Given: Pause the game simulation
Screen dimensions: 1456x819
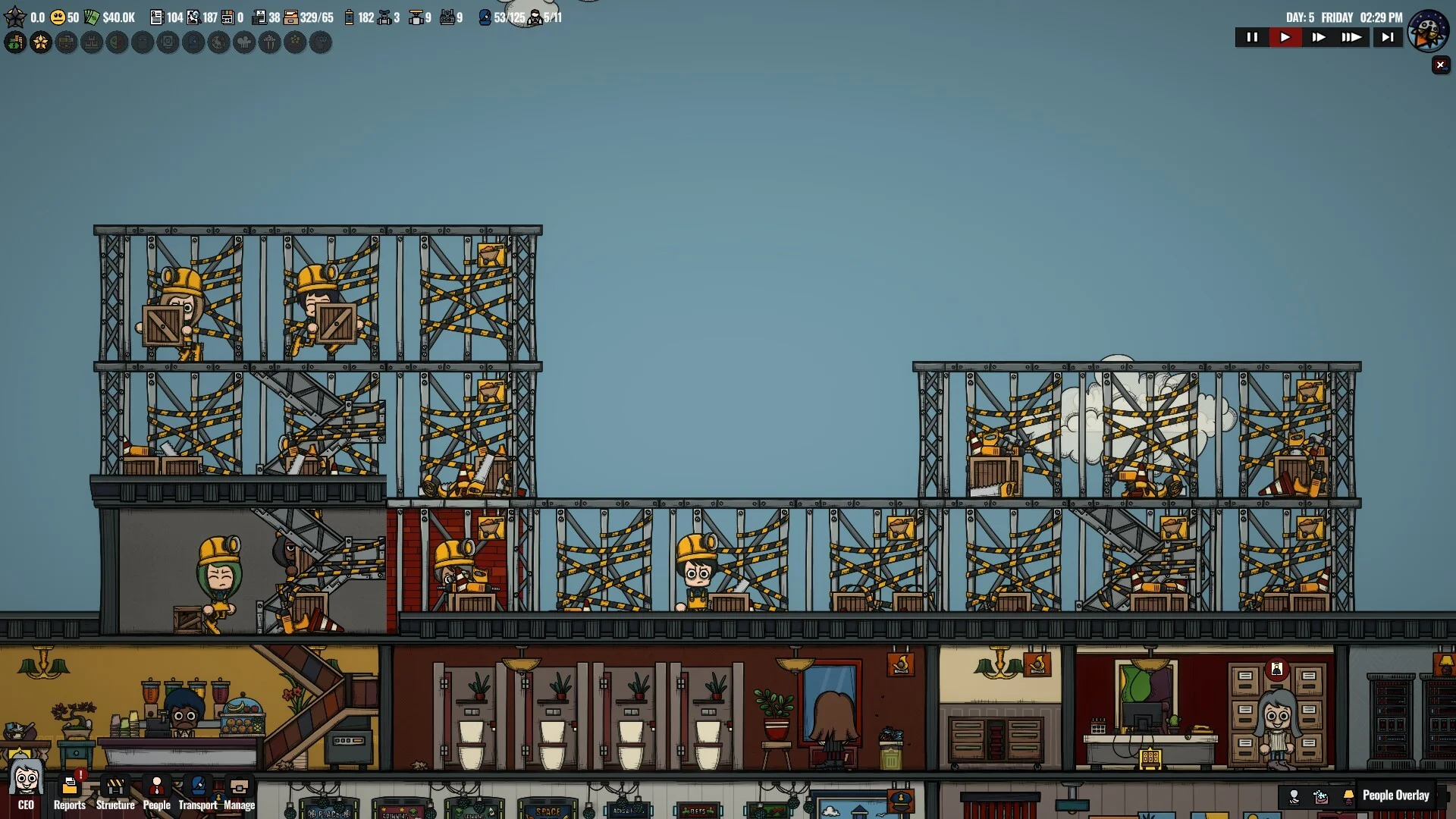Looking at the screenshot, I should [x=1252, y=37].
